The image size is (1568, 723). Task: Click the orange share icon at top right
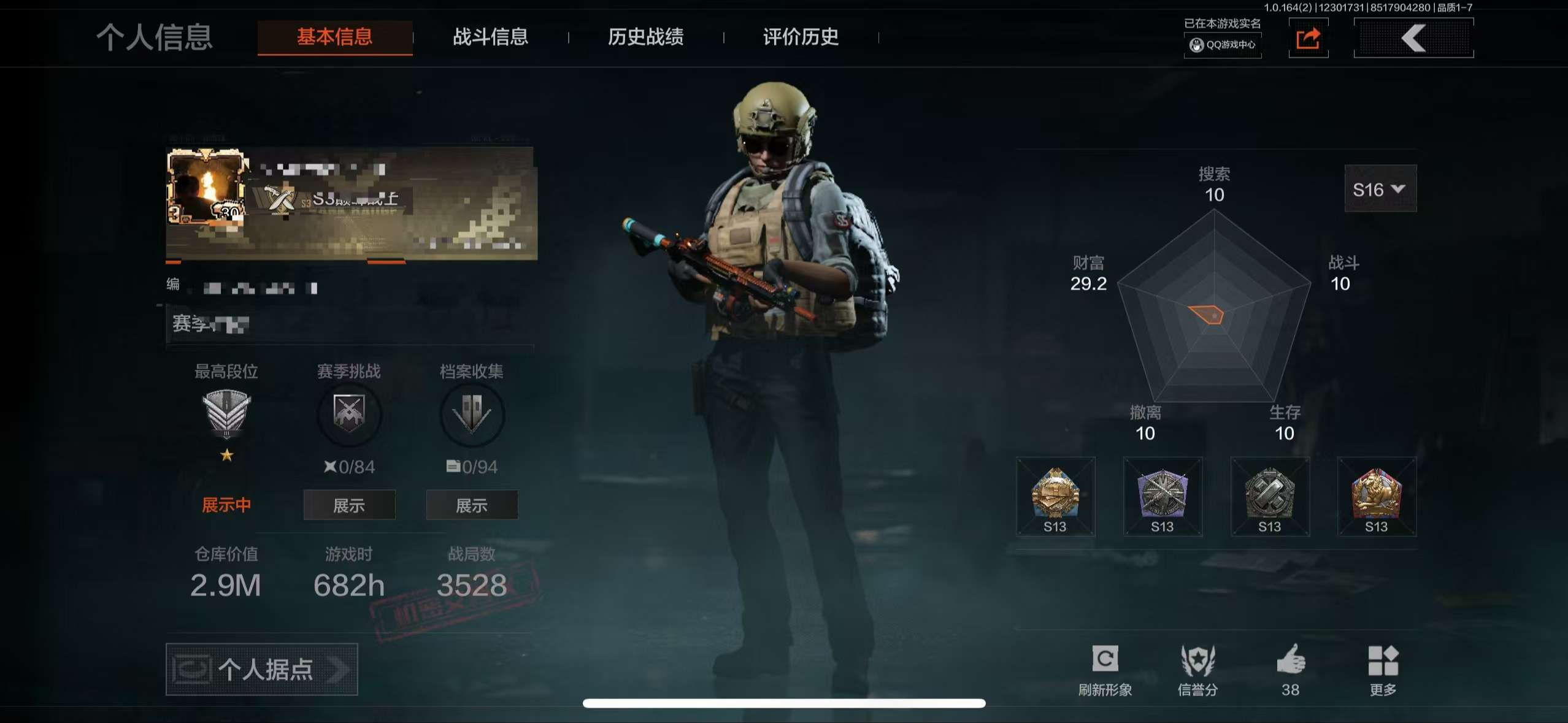click(x=1309, y=39)
